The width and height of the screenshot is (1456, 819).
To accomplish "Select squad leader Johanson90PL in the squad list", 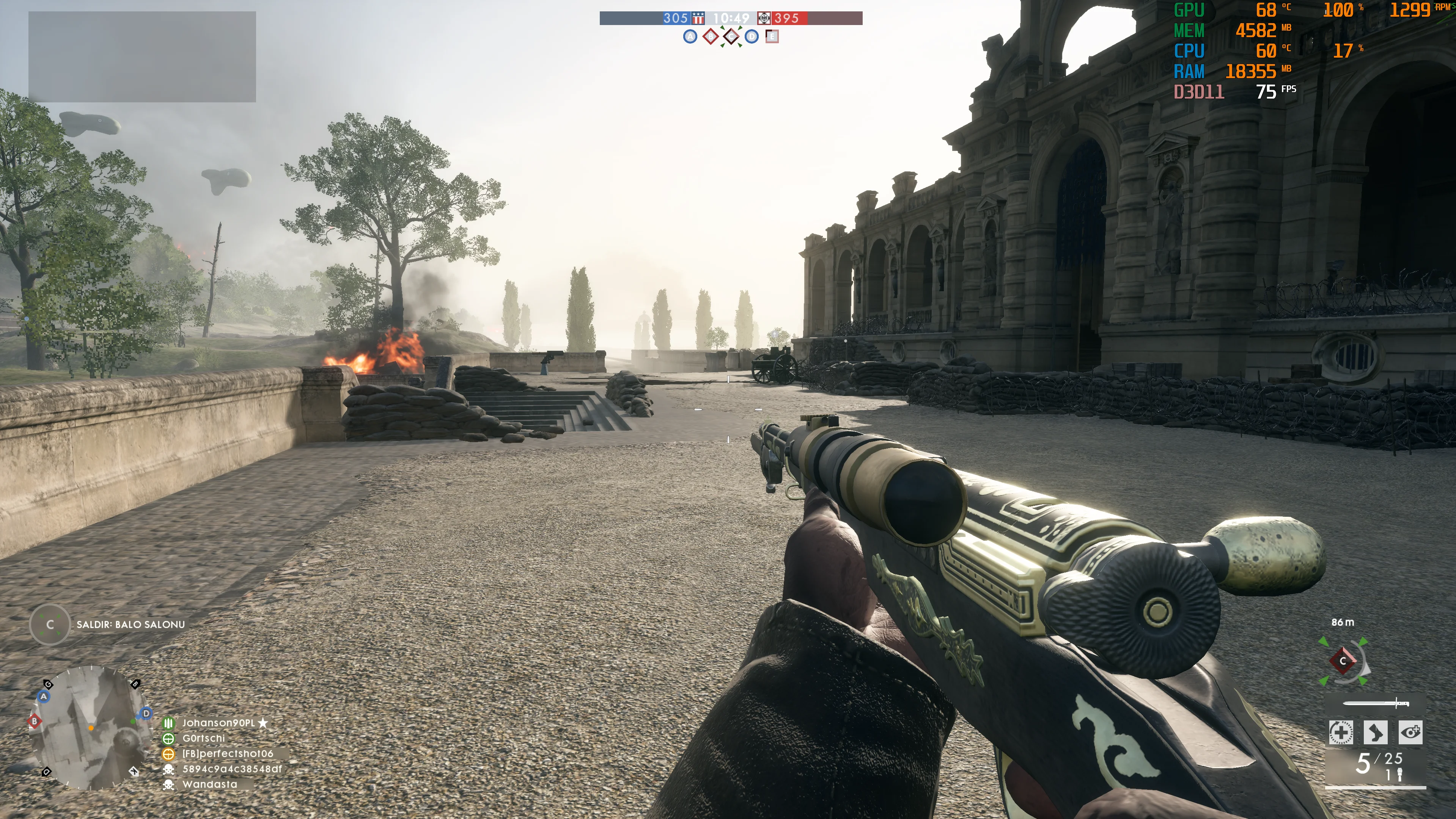I will (x=218, y=723).
